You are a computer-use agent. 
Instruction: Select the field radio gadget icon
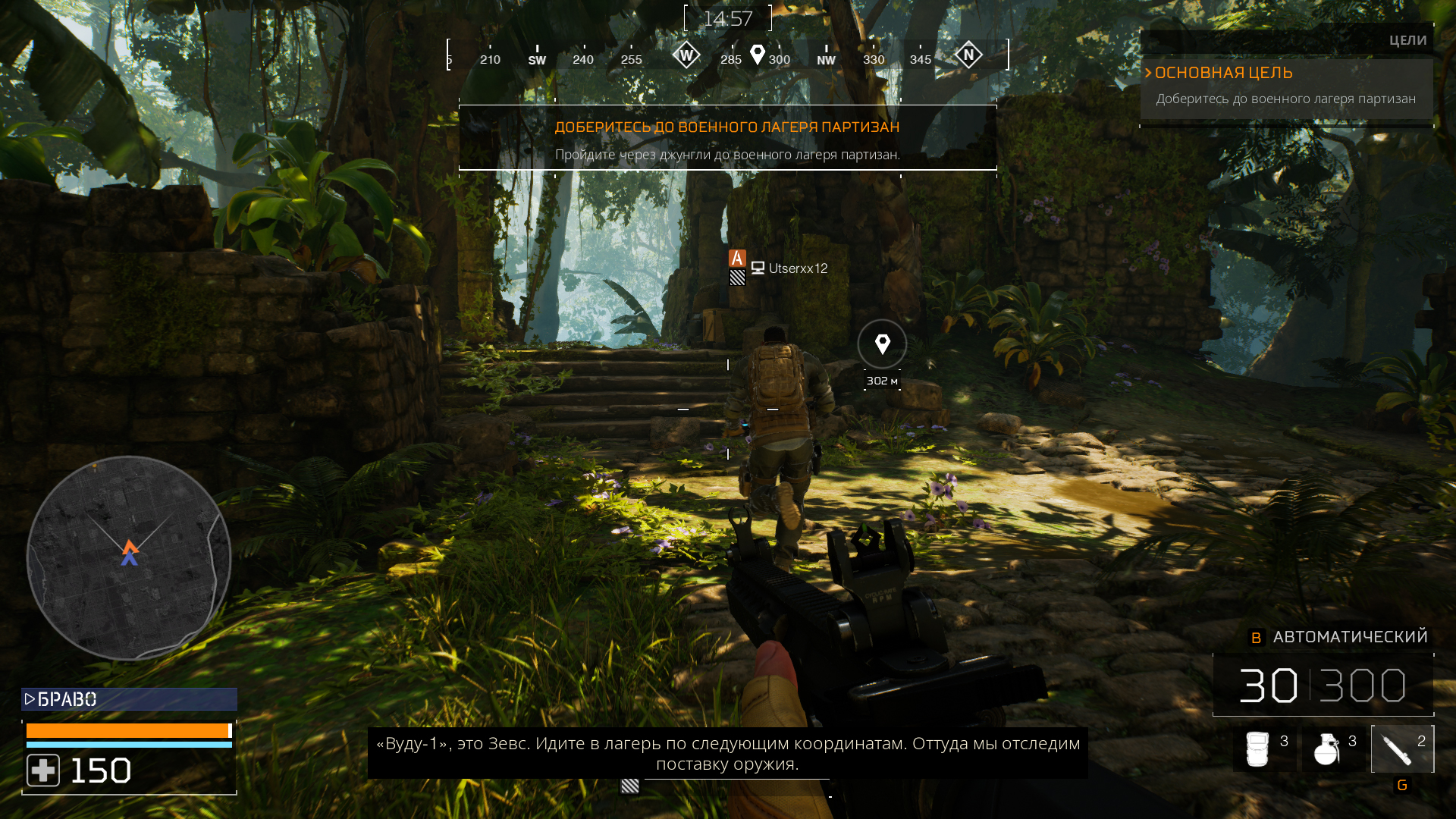(1260, 748)
